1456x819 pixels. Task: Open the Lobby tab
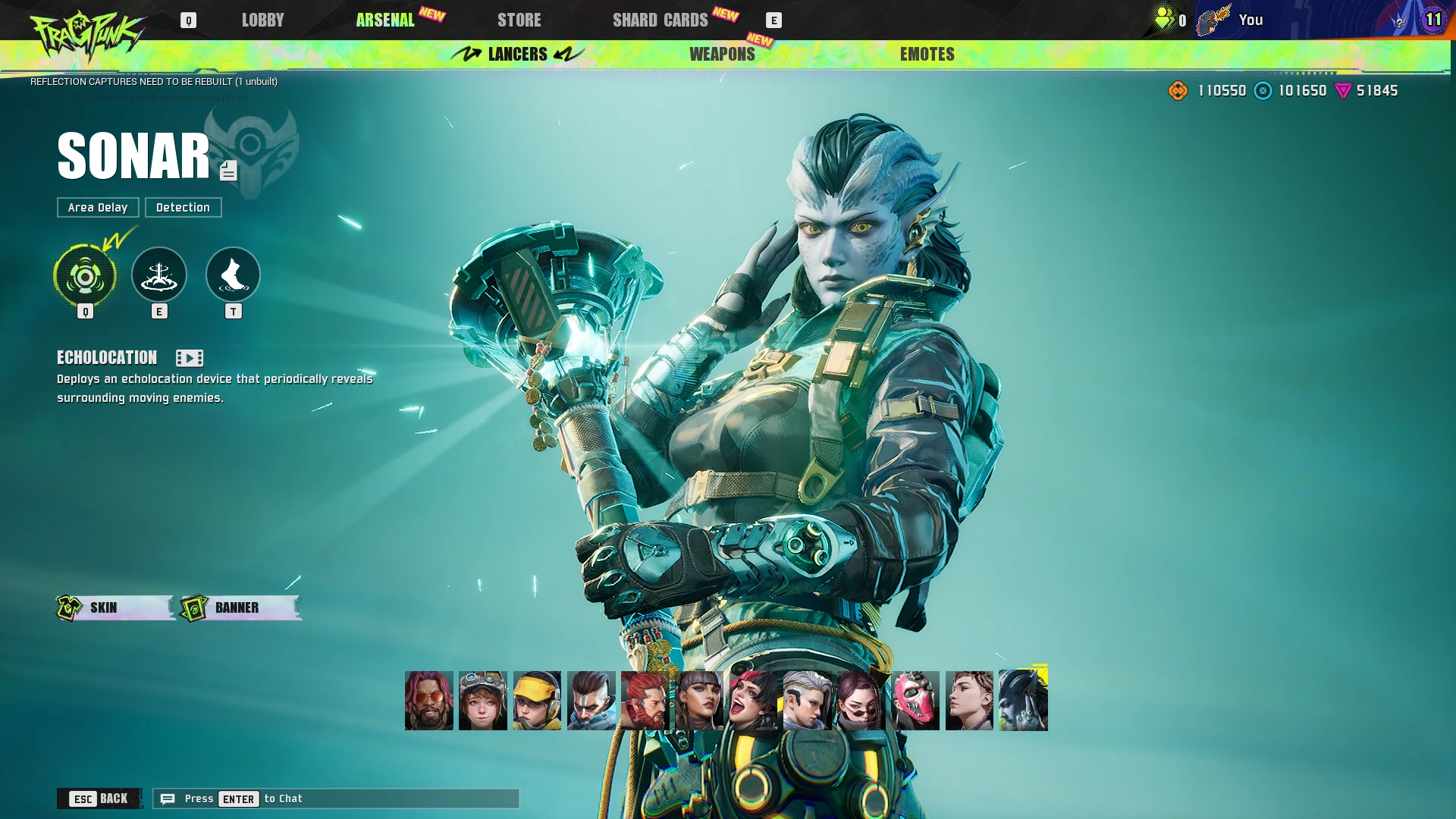(262, 20)
